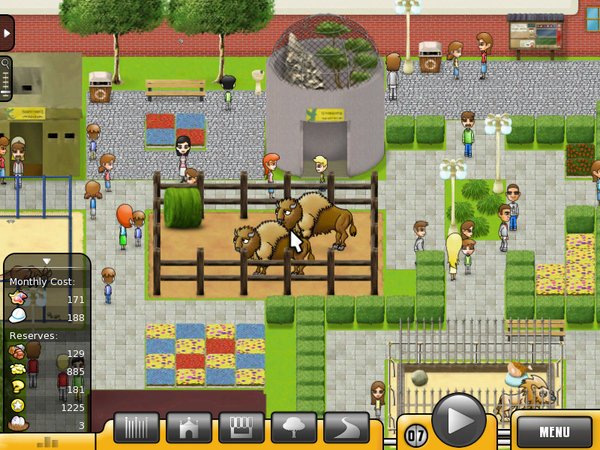The height and width of the screenshot is (450, 600).
Task: Open the MENU button
Action: [553, 431]
